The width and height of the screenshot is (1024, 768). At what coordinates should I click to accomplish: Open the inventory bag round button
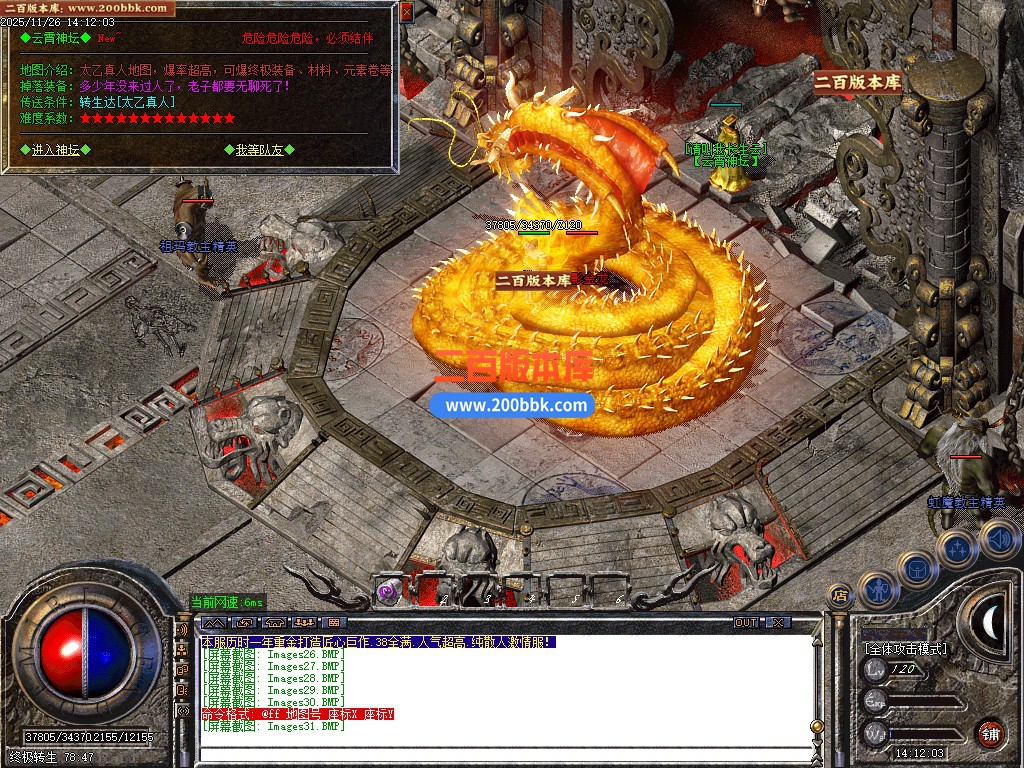coord(917,567)
